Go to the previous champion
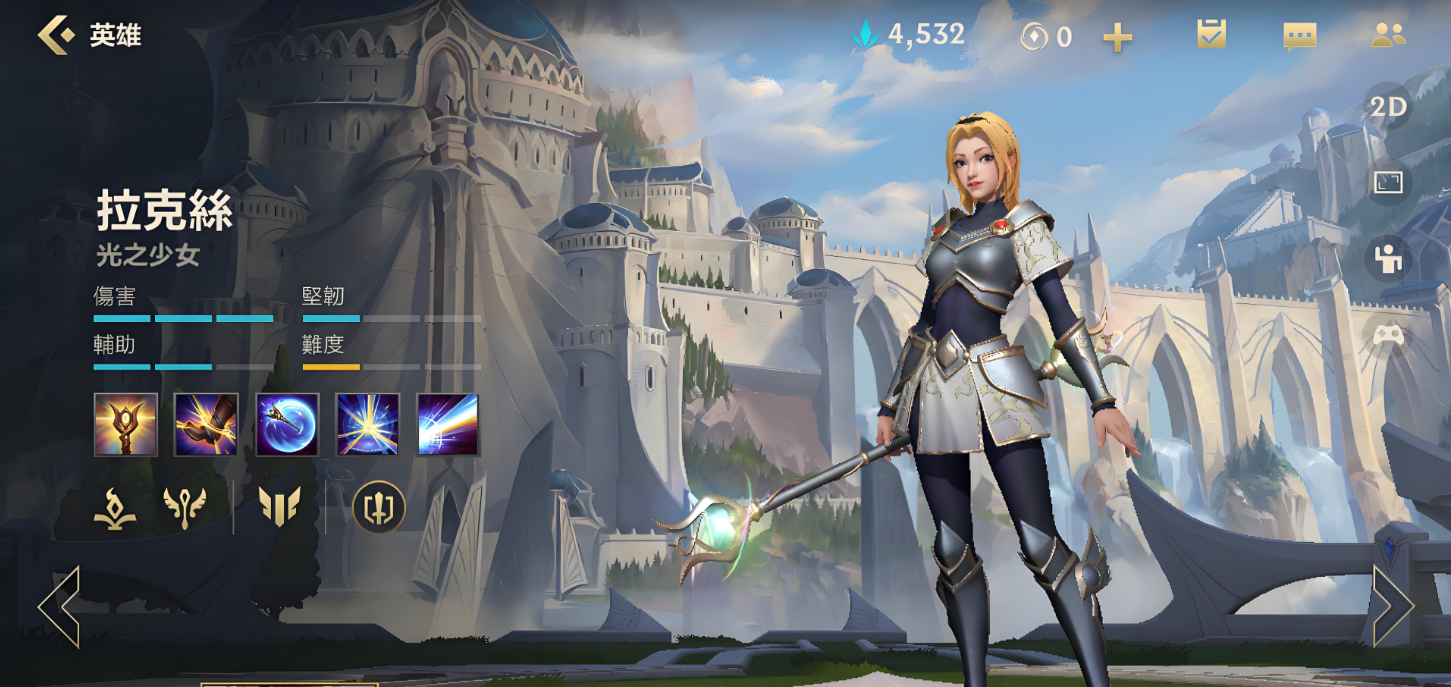1451x687 pixels. tap(59, 607)
